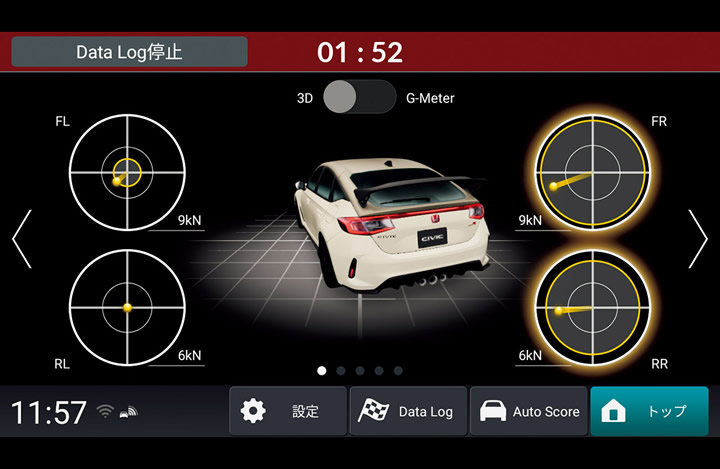Viewport: 720px width, 469px height.
Task: Go to next page with right arrow
Action: click(697, 239)
